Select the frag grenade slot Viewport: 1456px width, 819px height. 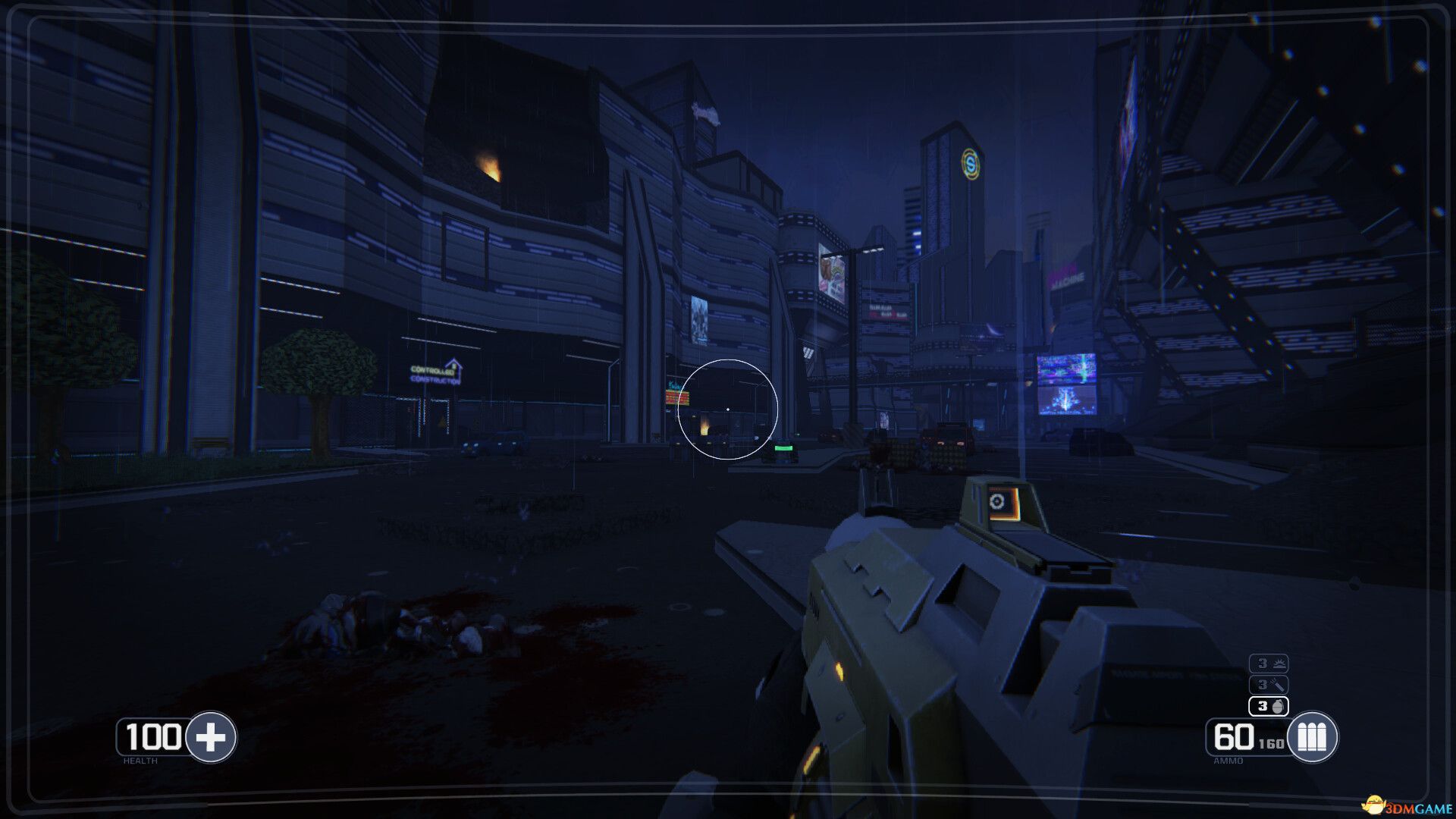coord(1269,706)
